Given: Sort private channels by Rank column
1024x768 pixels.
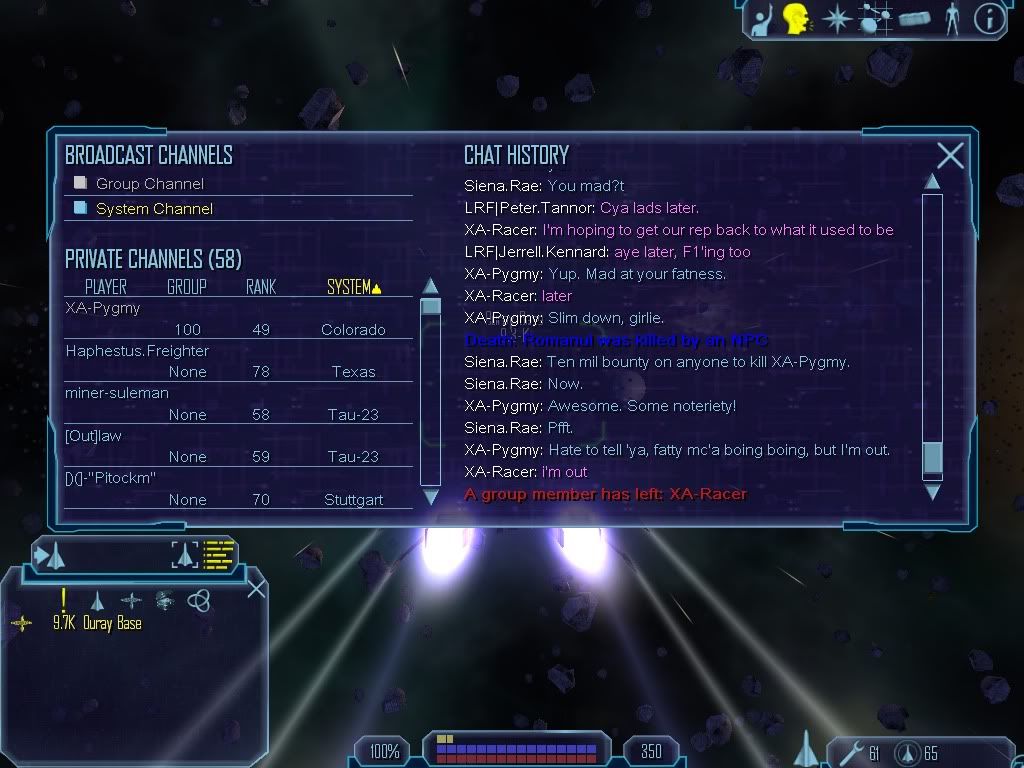Looking at the screenshot, I should (x=260, y=287).
